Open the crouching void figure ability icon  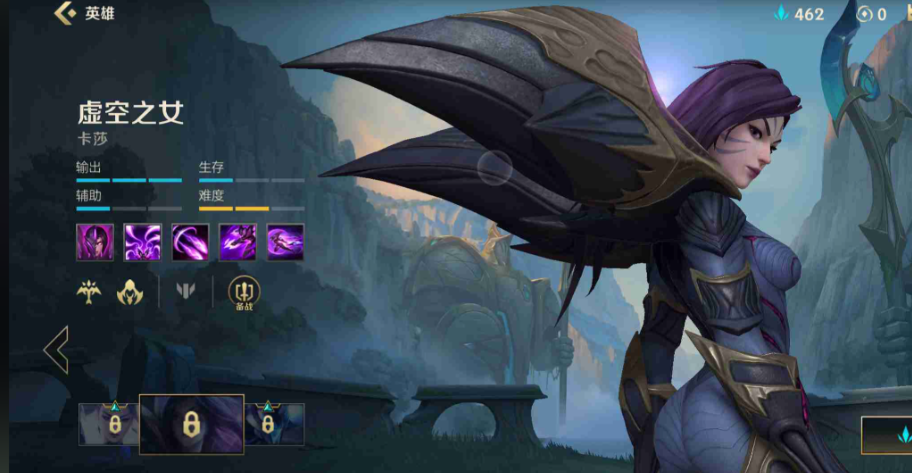coord(238,242)
